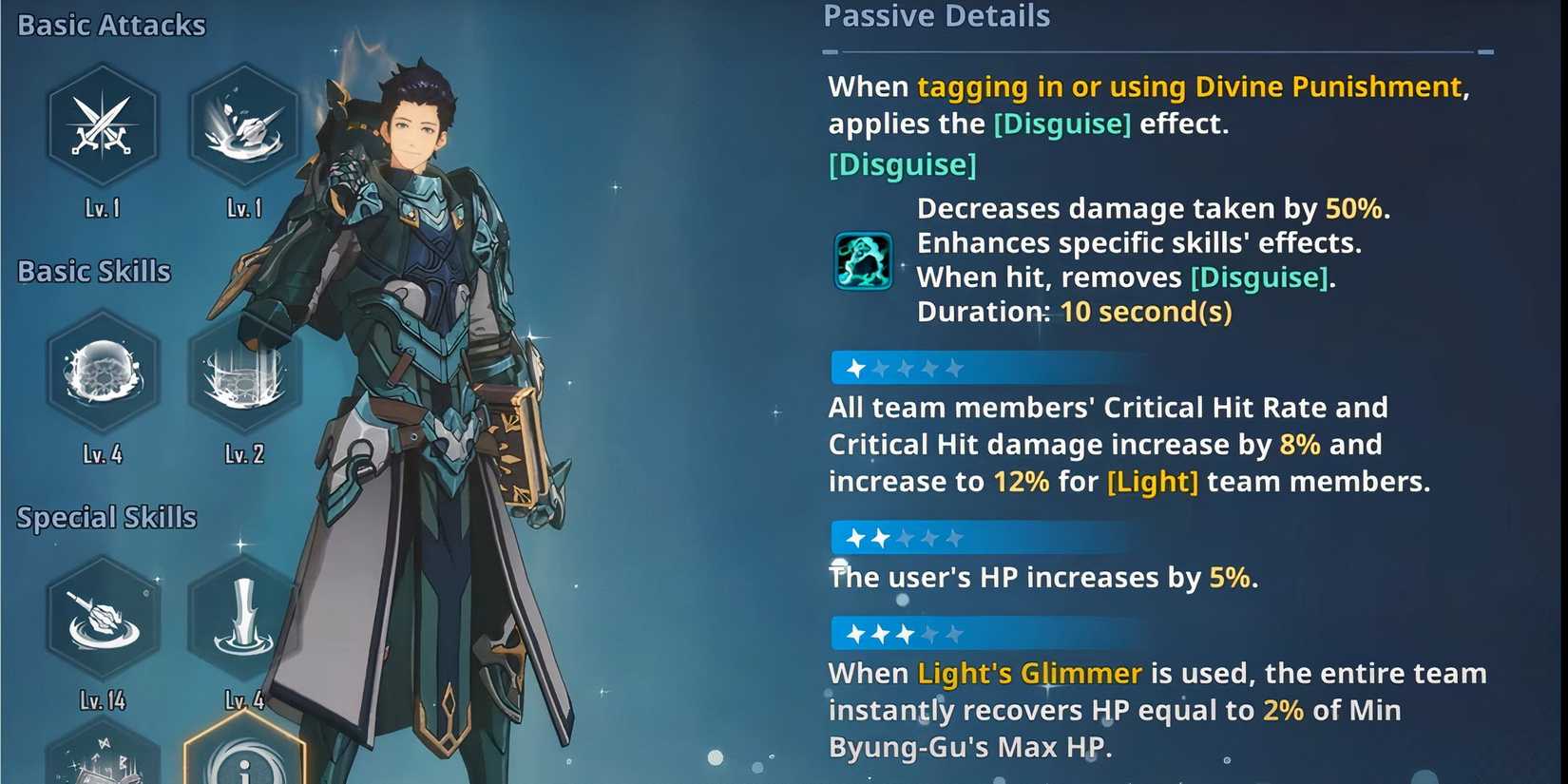Click the Special Skills section label
Image resolution: width=1568 pixels, height=784 pixels.
105,517
